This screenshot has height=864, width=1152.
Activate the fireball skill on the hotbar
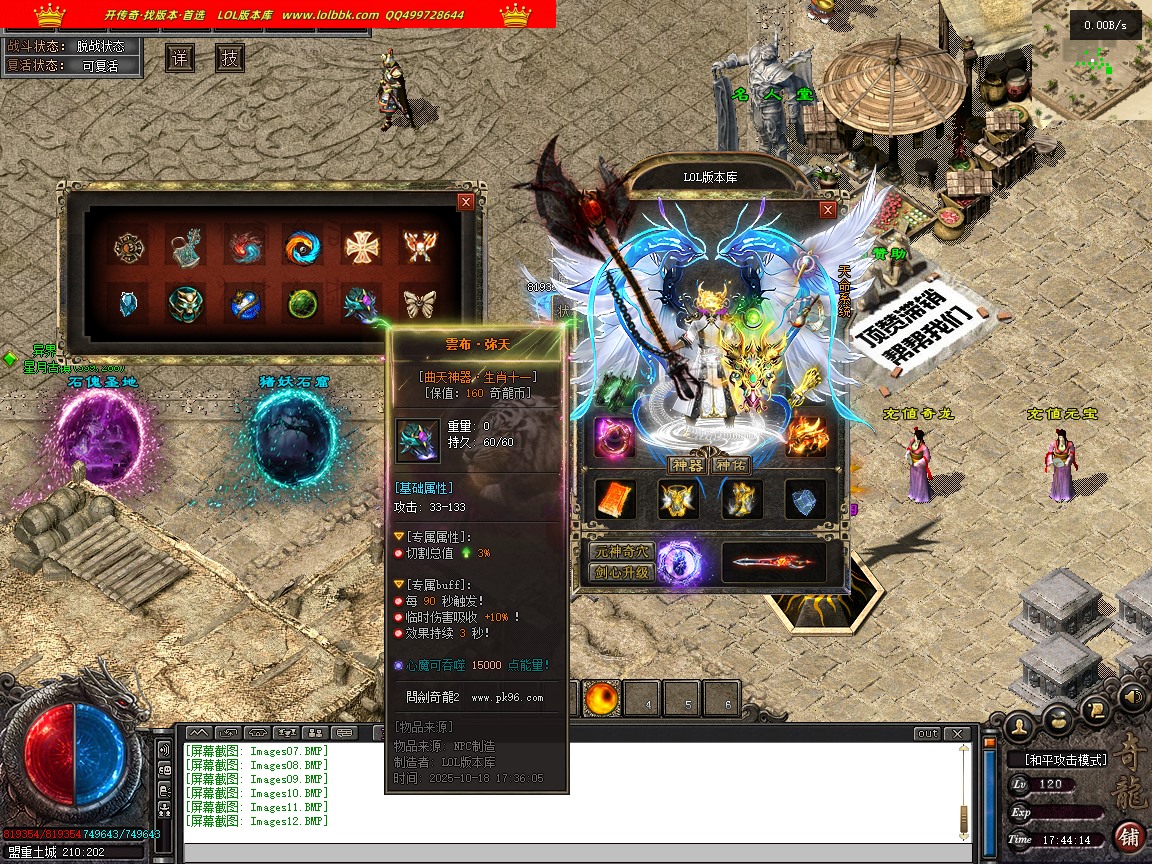click(x=603, y=700)
